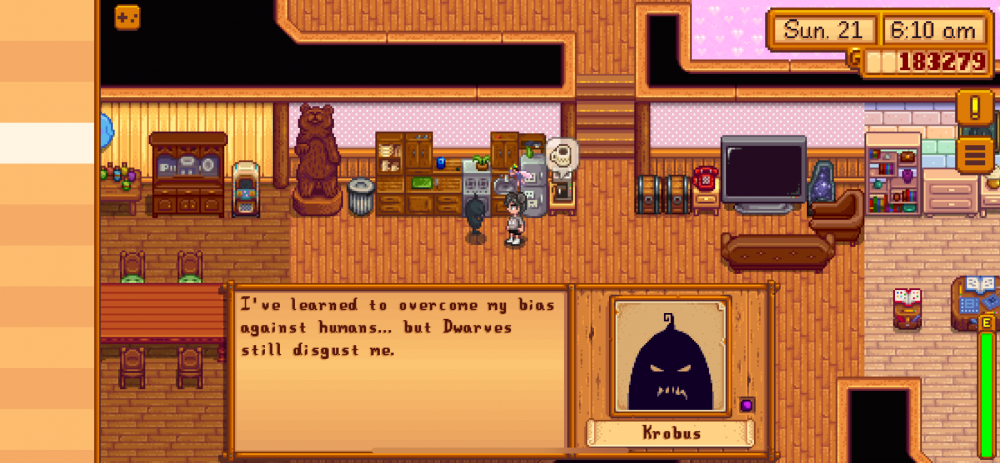Image resolution: width=1000 pixels, height=463 pixels.
Task: Open the journal with the exclamation icon
Action: tap(975, 107)
